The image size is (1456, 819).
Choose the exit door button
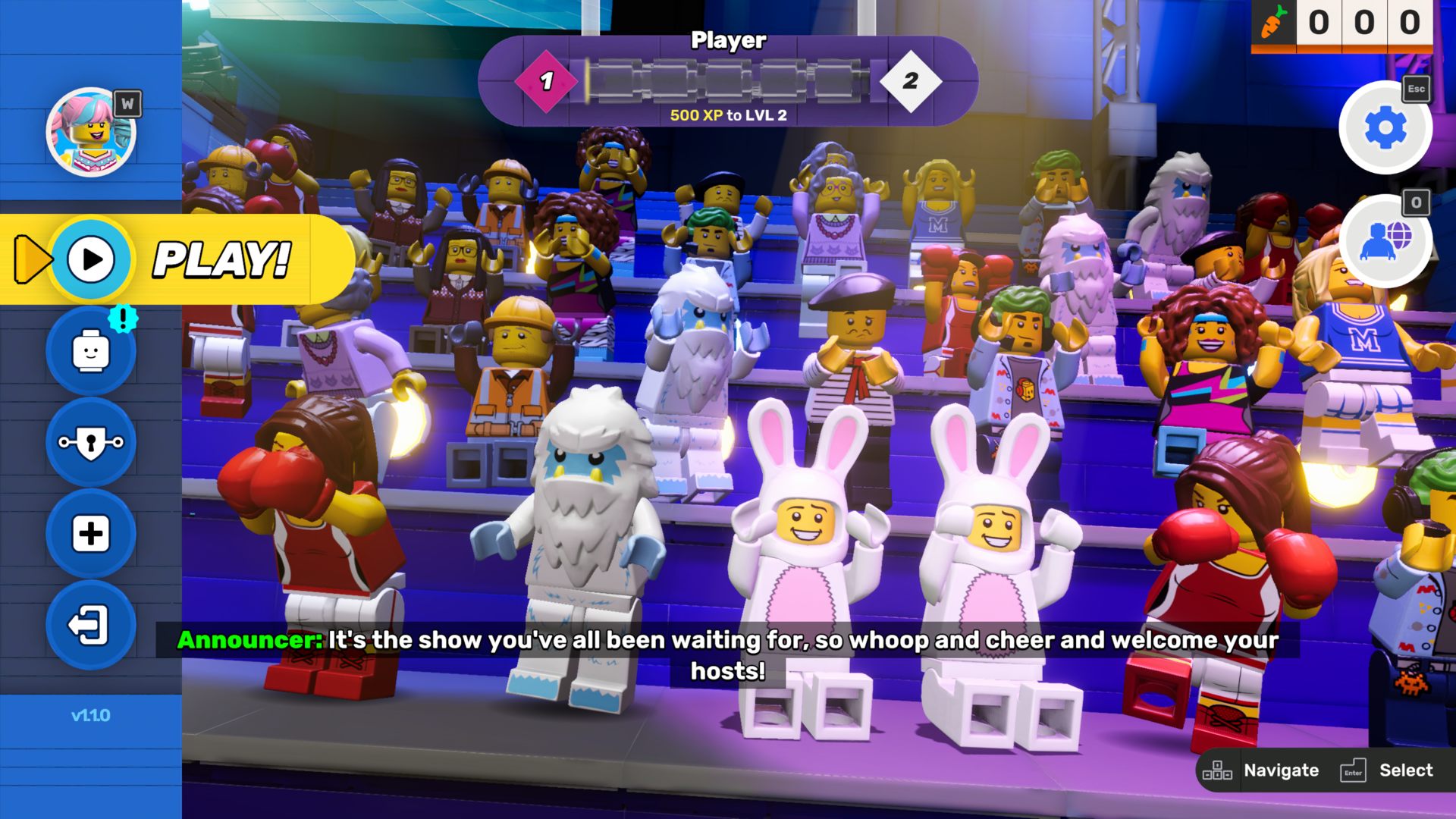coord(91,625)
